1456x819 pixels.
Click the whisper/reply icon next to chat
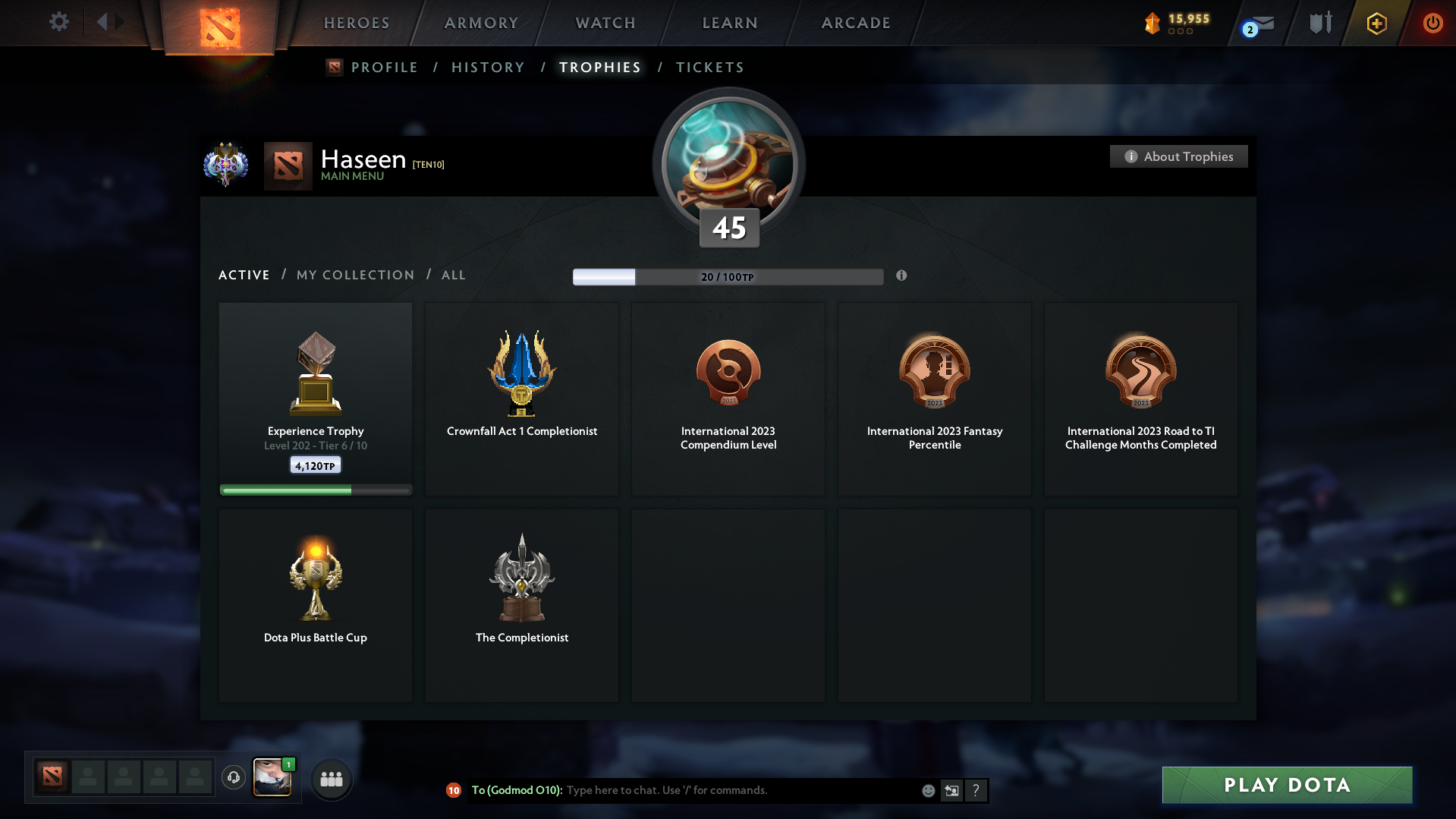pos(952,790)
